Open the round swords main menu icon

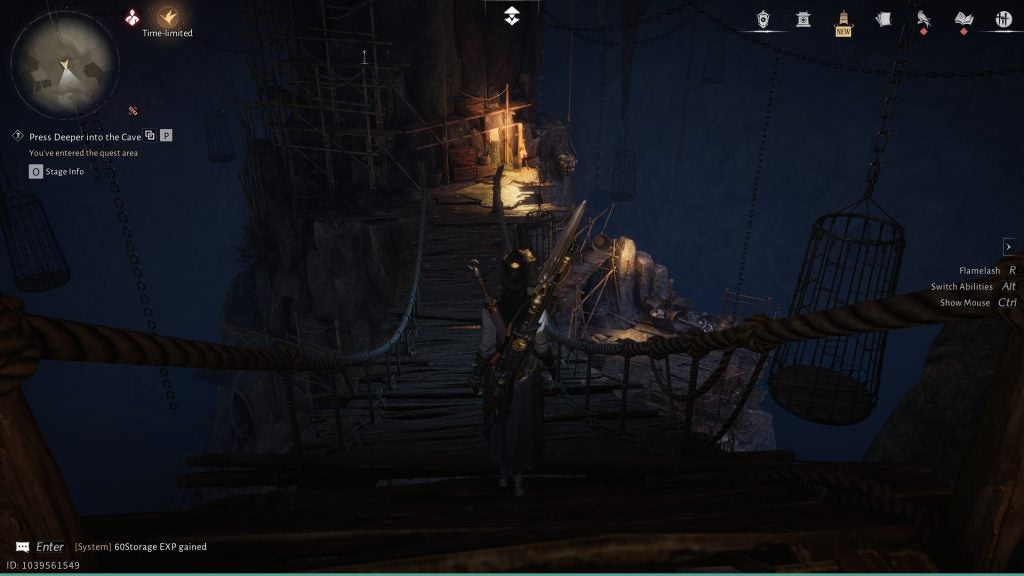[x=1003, y=19]
